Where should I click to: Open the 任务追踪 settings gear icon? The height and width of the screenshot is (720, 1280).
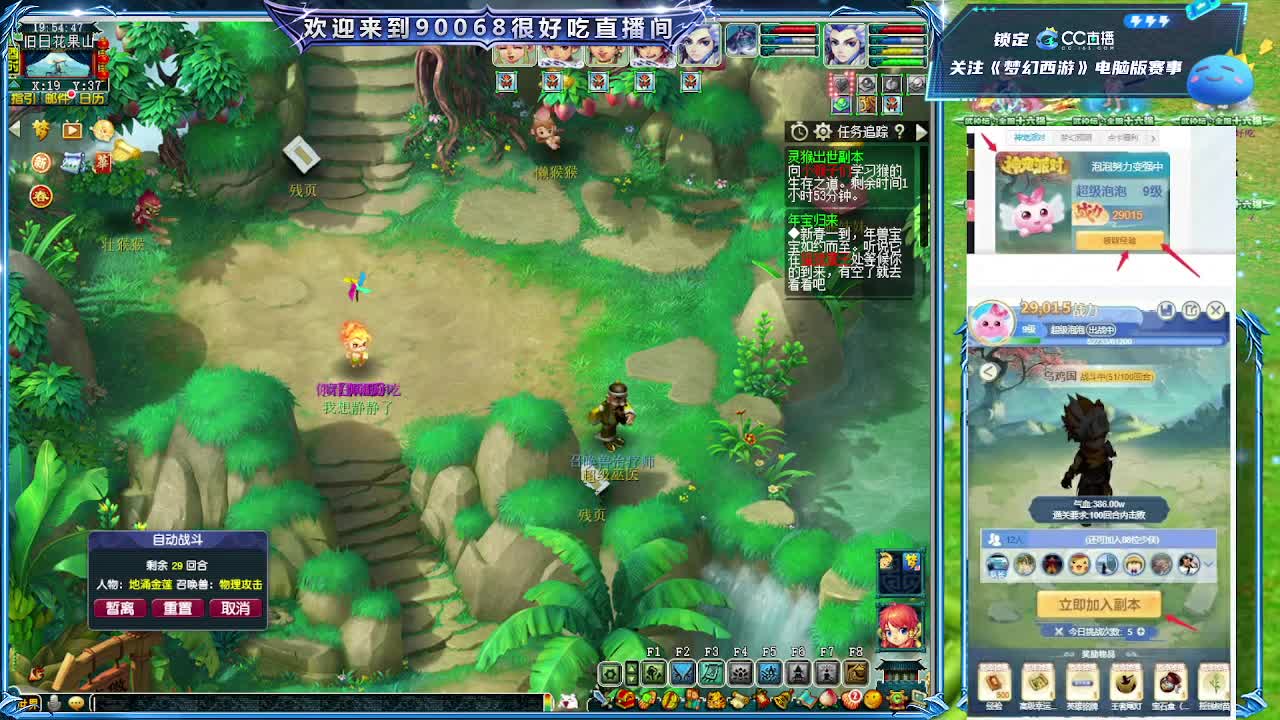tap(823, 132)
